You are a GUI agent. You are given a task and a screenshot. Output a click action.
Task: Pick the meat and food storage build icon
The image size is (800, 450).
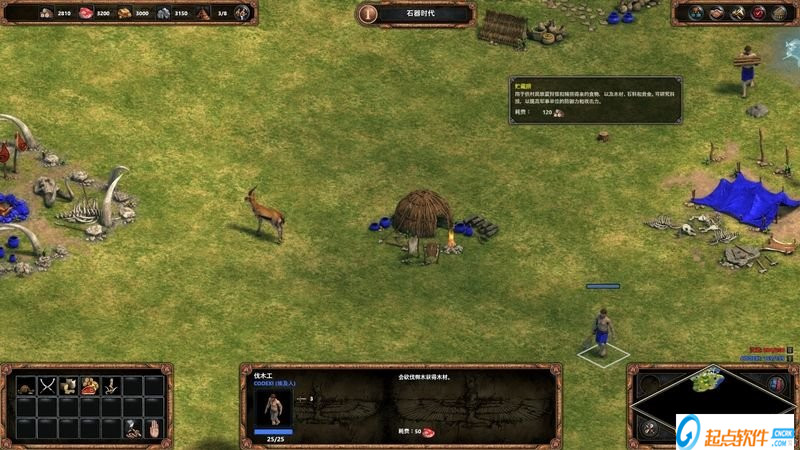(x=90, y=385)
